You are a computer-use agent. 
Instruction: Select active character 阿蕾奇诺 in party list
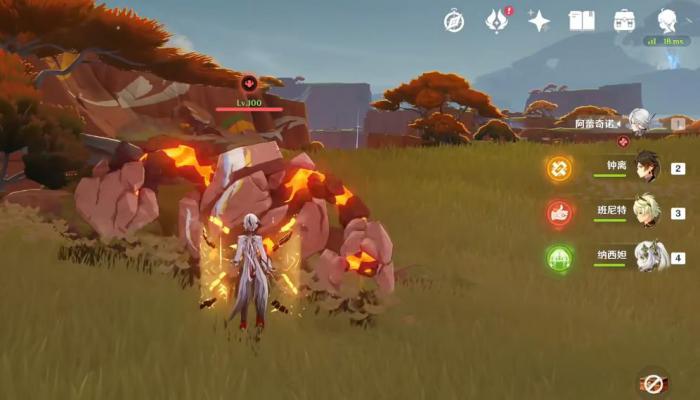click(638, 123)
